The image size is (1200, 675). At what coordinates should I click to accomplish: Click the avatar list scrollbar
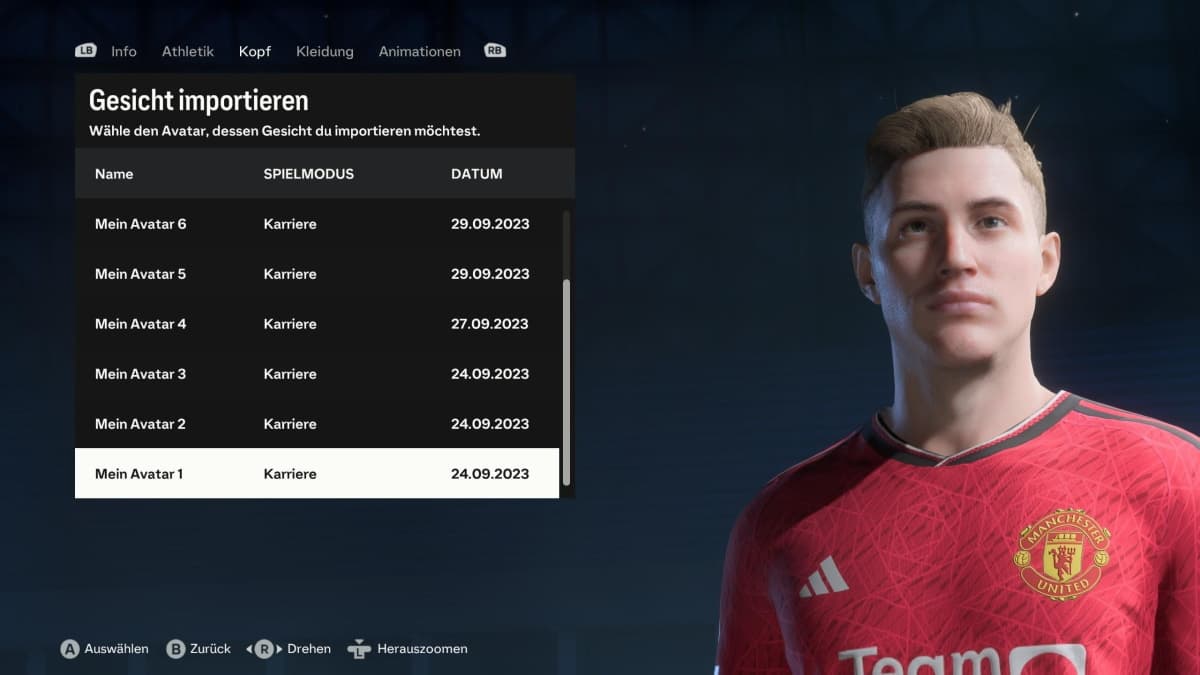(x=567, y=380)
